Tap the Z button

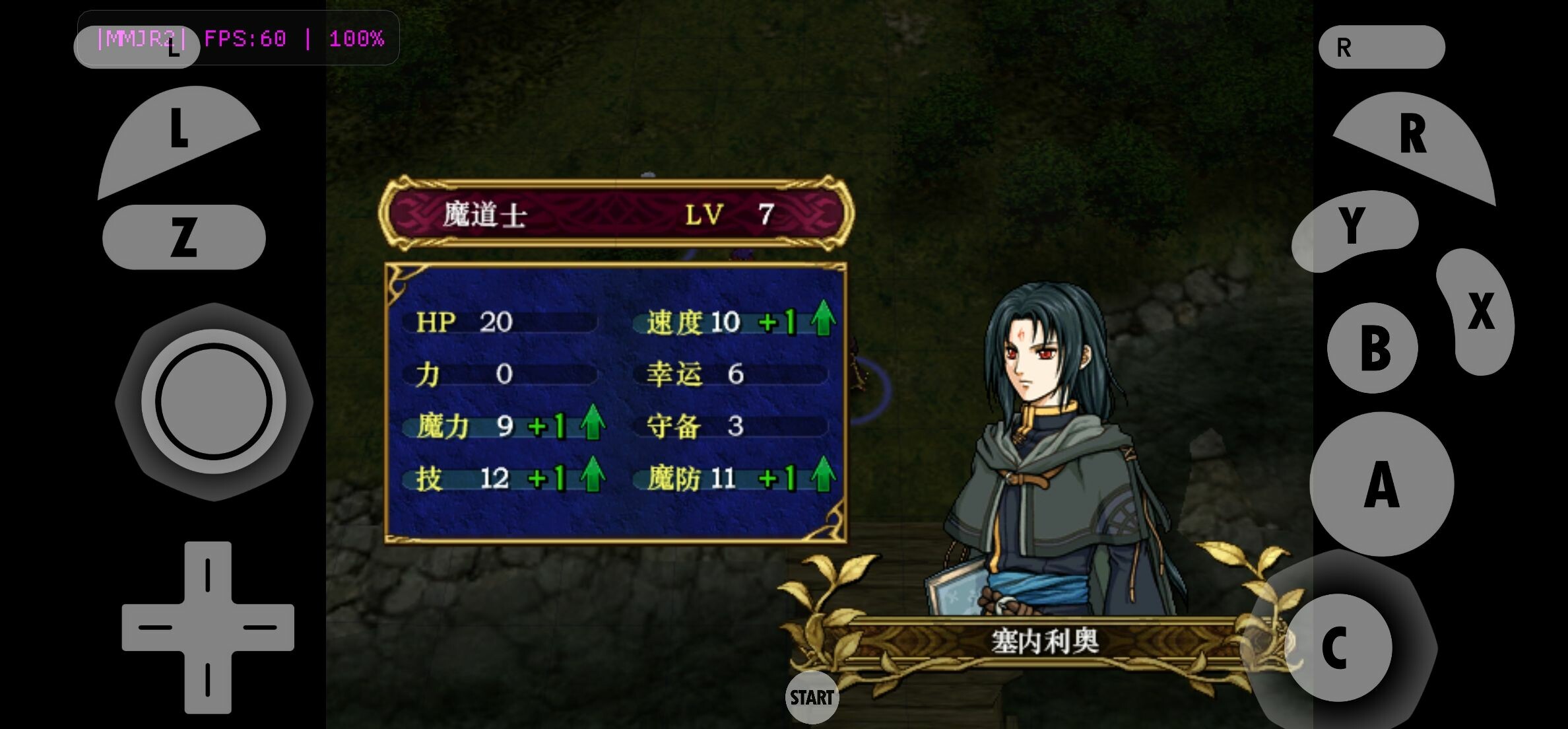point(183,237)
